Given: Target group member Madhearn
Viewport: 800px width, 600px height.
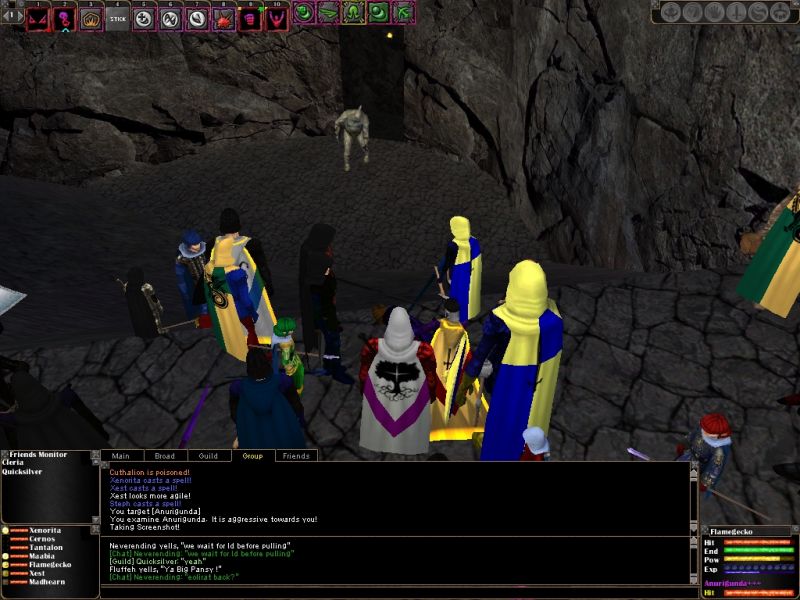Looking at the screenshot, I should [x=46, y=583].
